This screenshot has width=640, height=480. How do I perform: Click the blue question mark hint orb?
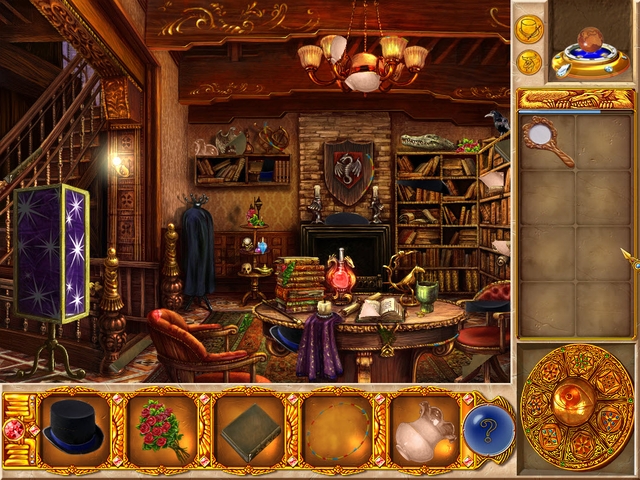pyautogui.click(x=489, y=429)
